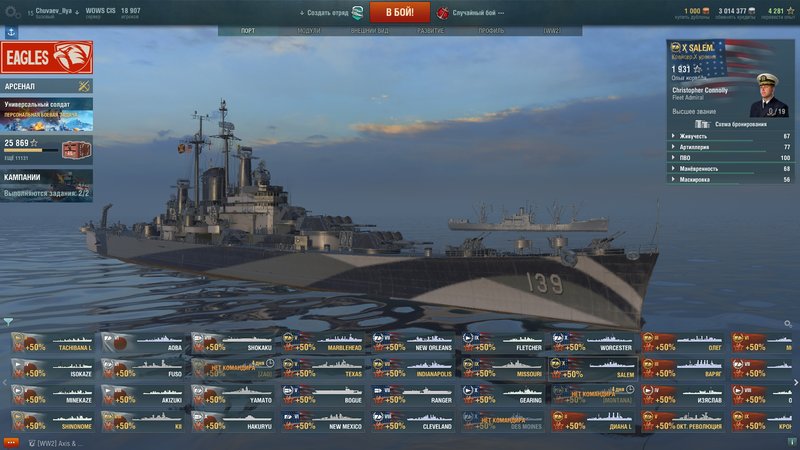
Task: Click the EAGLES team banner
Action: [47, 57]
